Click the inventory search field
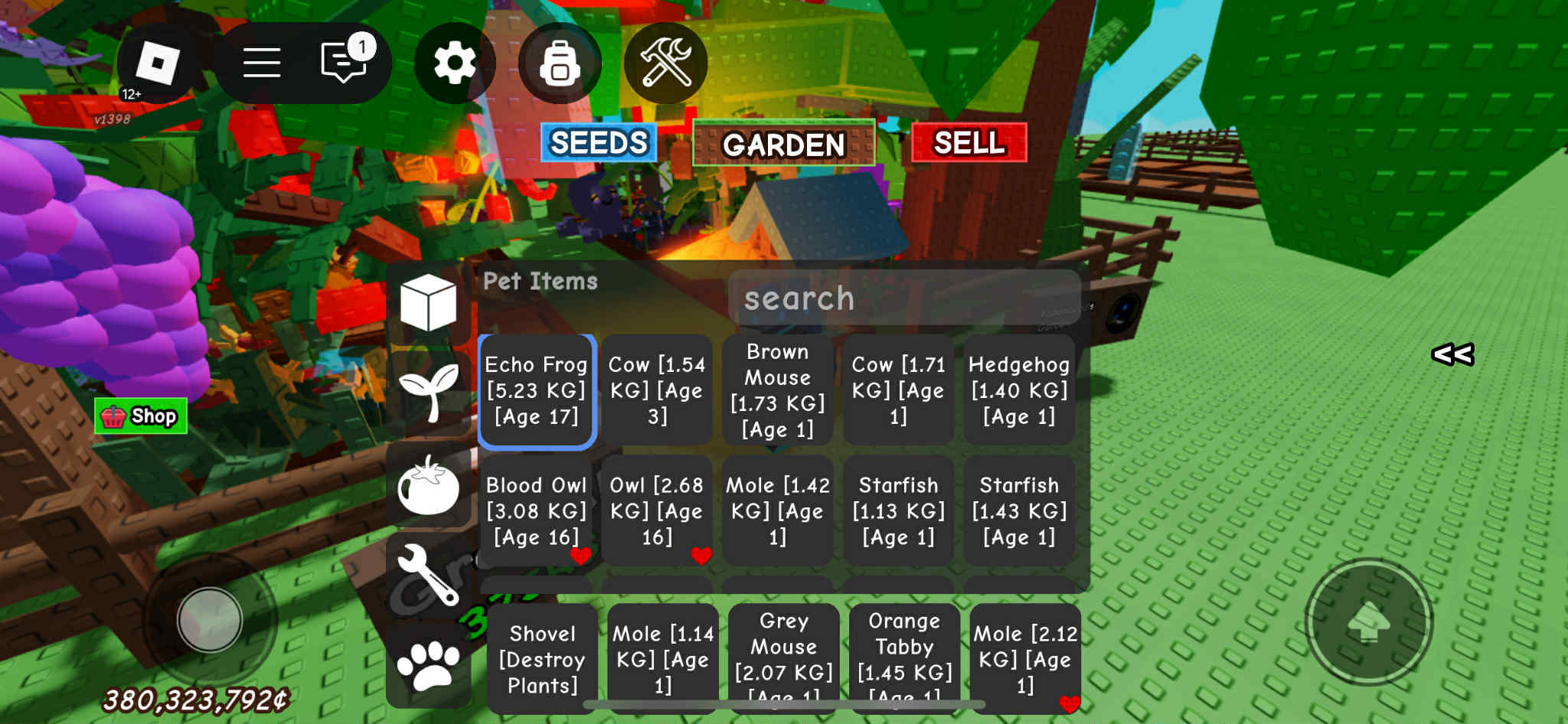Image resolution: width=1568 pixels, height=724 pixels. tap(903, 298)
